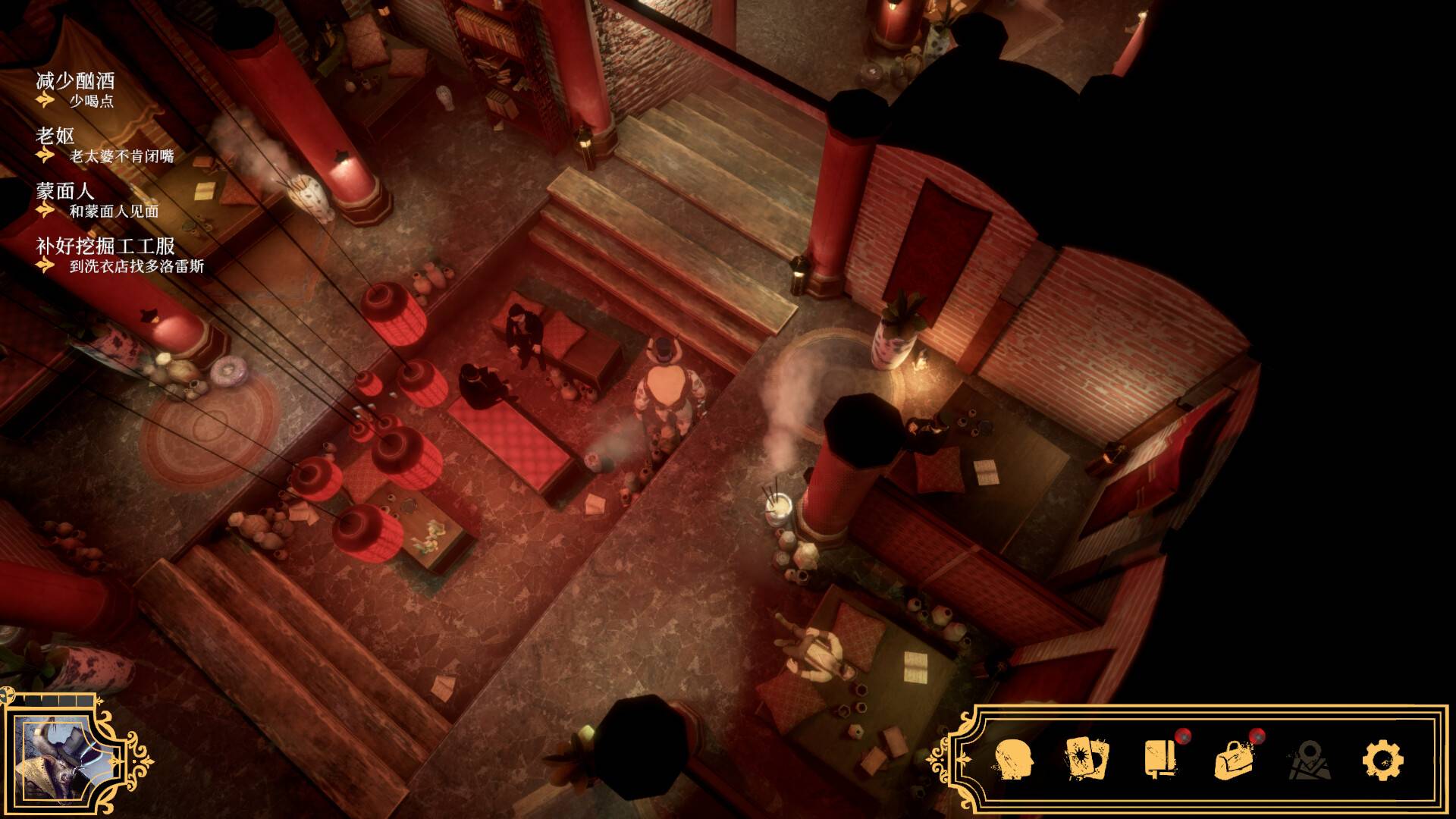This screenshot has height=819, width=1456.
Task: Open the inventory bag icon
Action: coord(1234,759)
